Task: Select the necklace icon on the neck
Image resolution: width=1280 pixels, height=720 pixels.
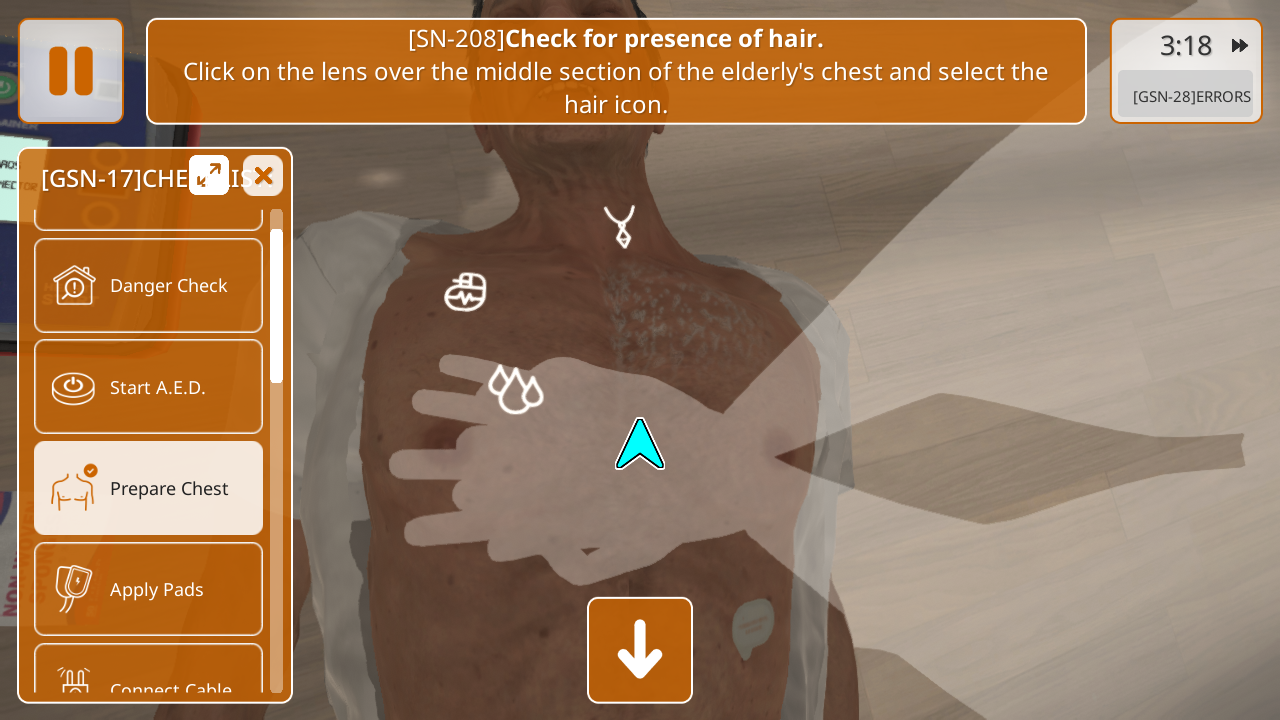Action: 620,226
